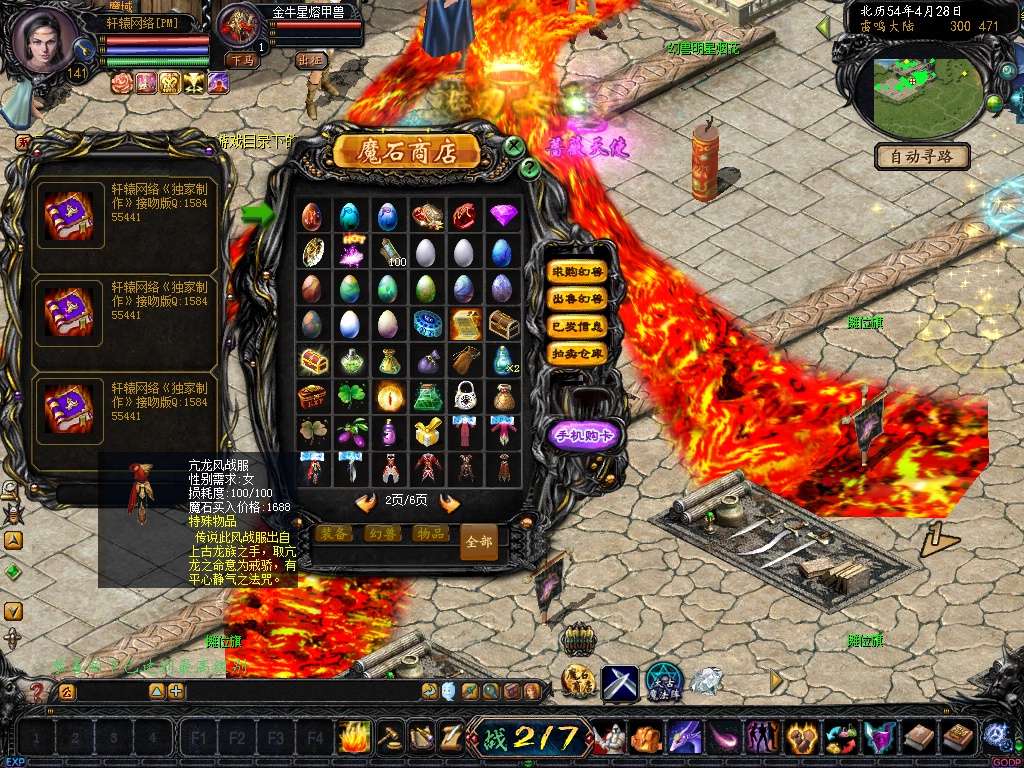Click the 求购幻兽 button

coord(577,272)
